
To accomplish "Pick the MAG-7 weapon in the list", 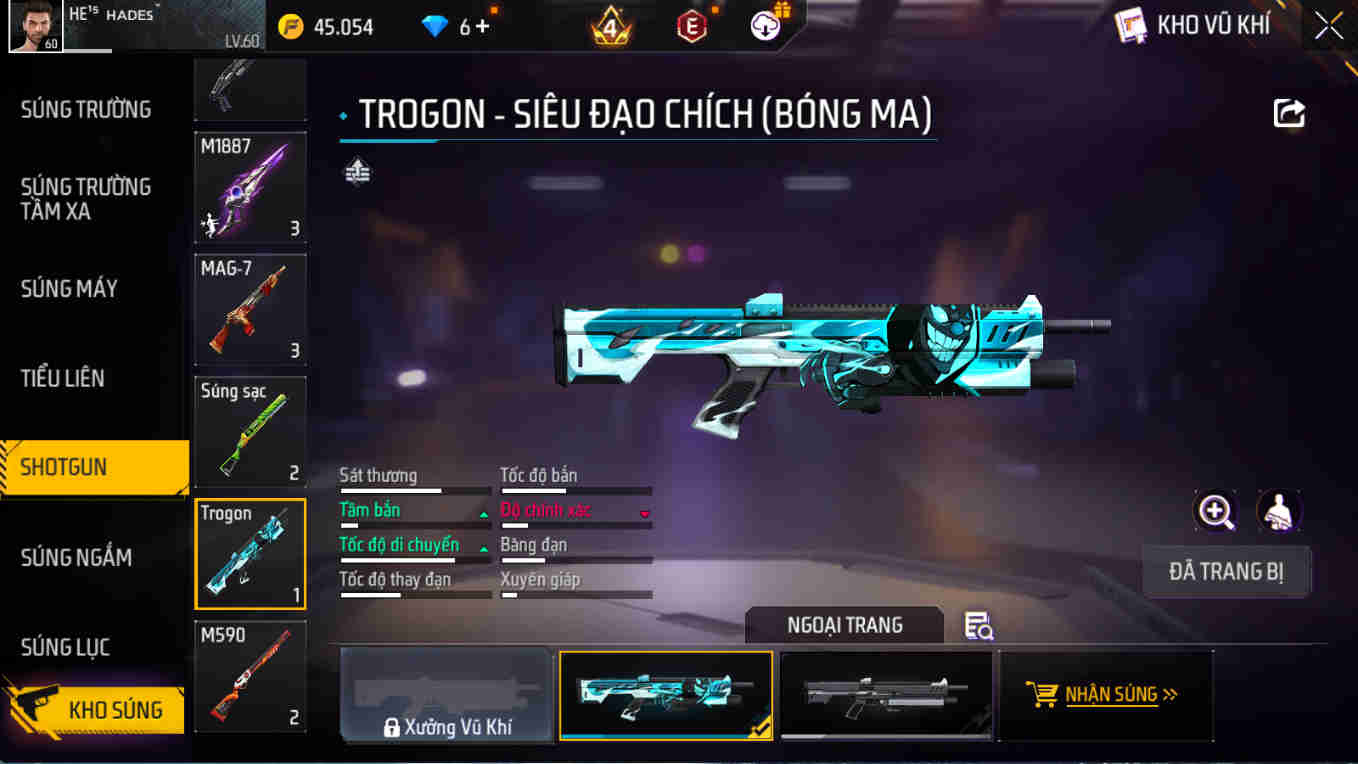I will point(250,310).
